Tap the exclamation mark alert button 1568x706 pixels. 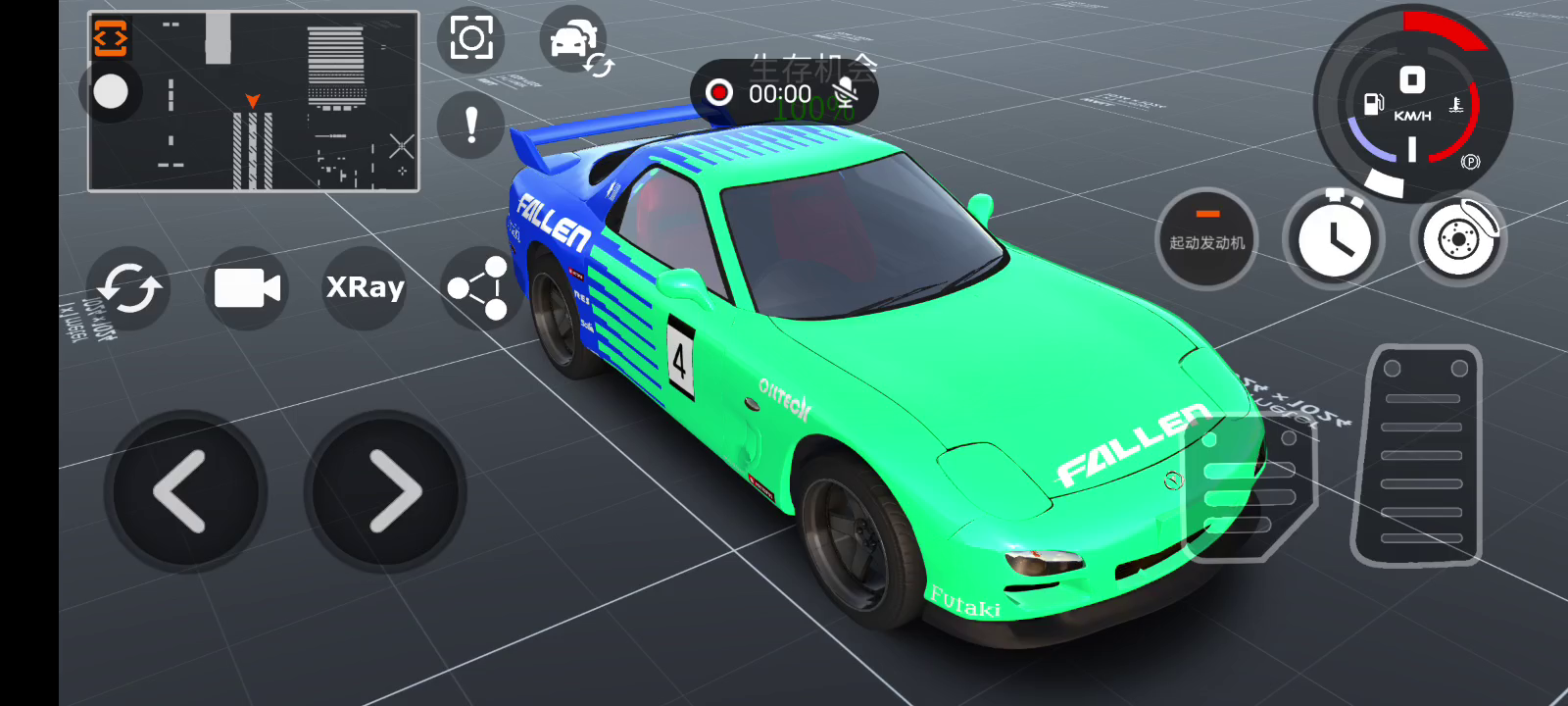(x=471, y=126)
